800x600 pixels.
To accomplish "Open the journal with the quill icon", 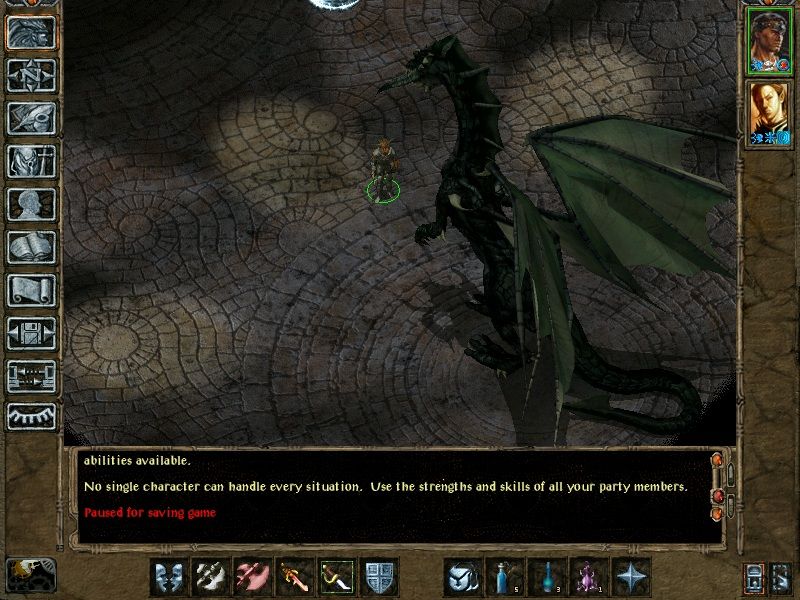I will click(x=31, y=118).
